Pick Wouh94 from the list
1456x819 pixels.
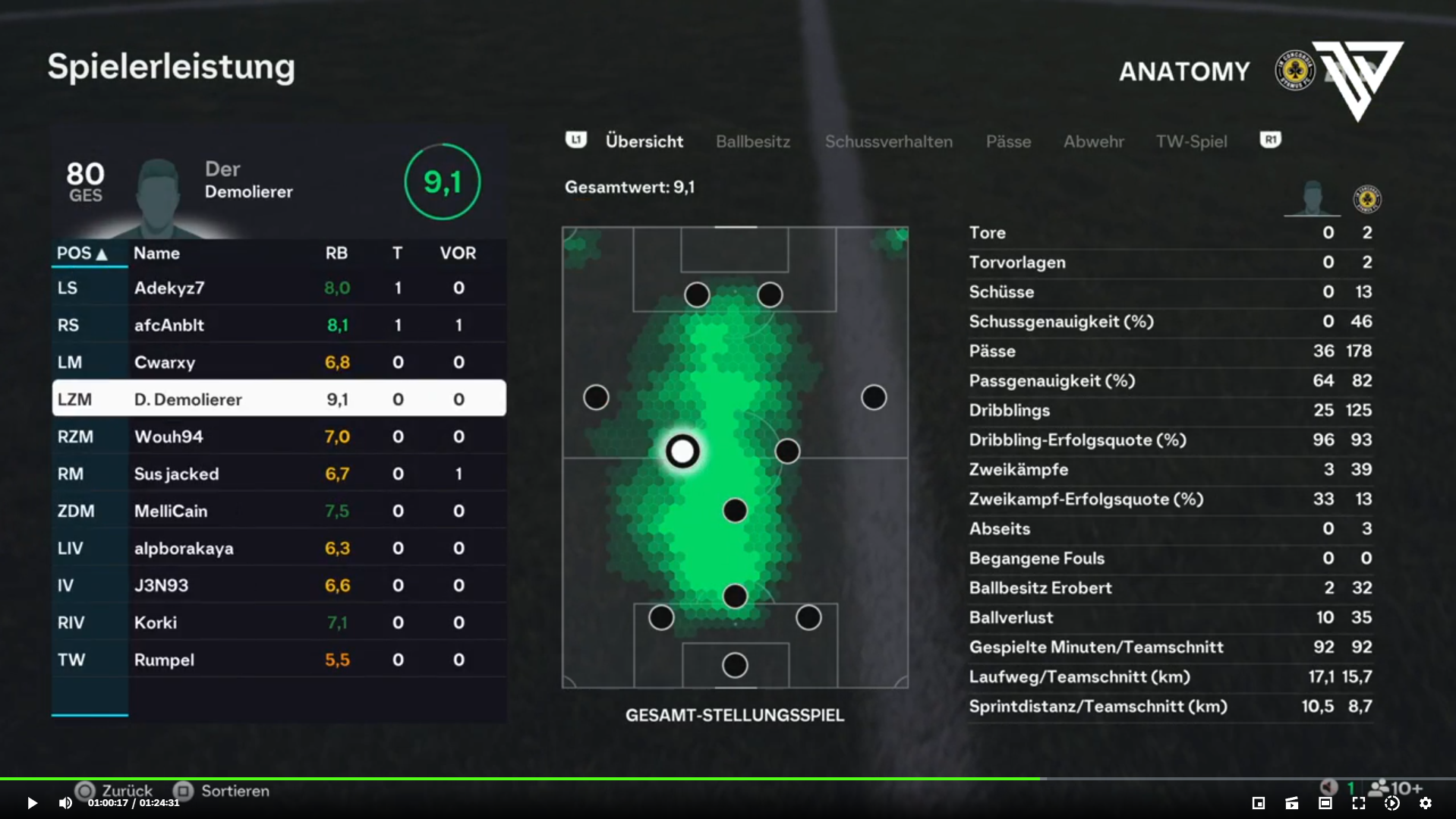(279, 437)
